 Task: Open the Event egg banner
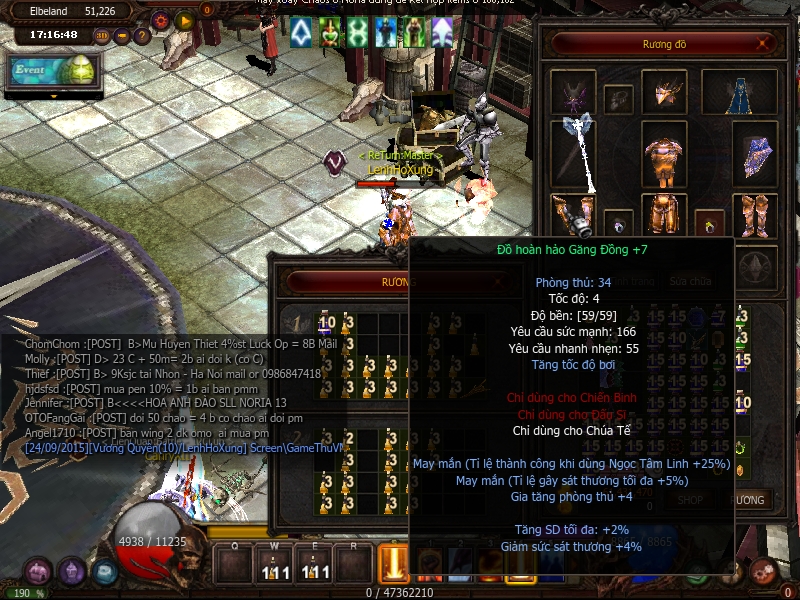pyautogui.click(x=50, y=72)
